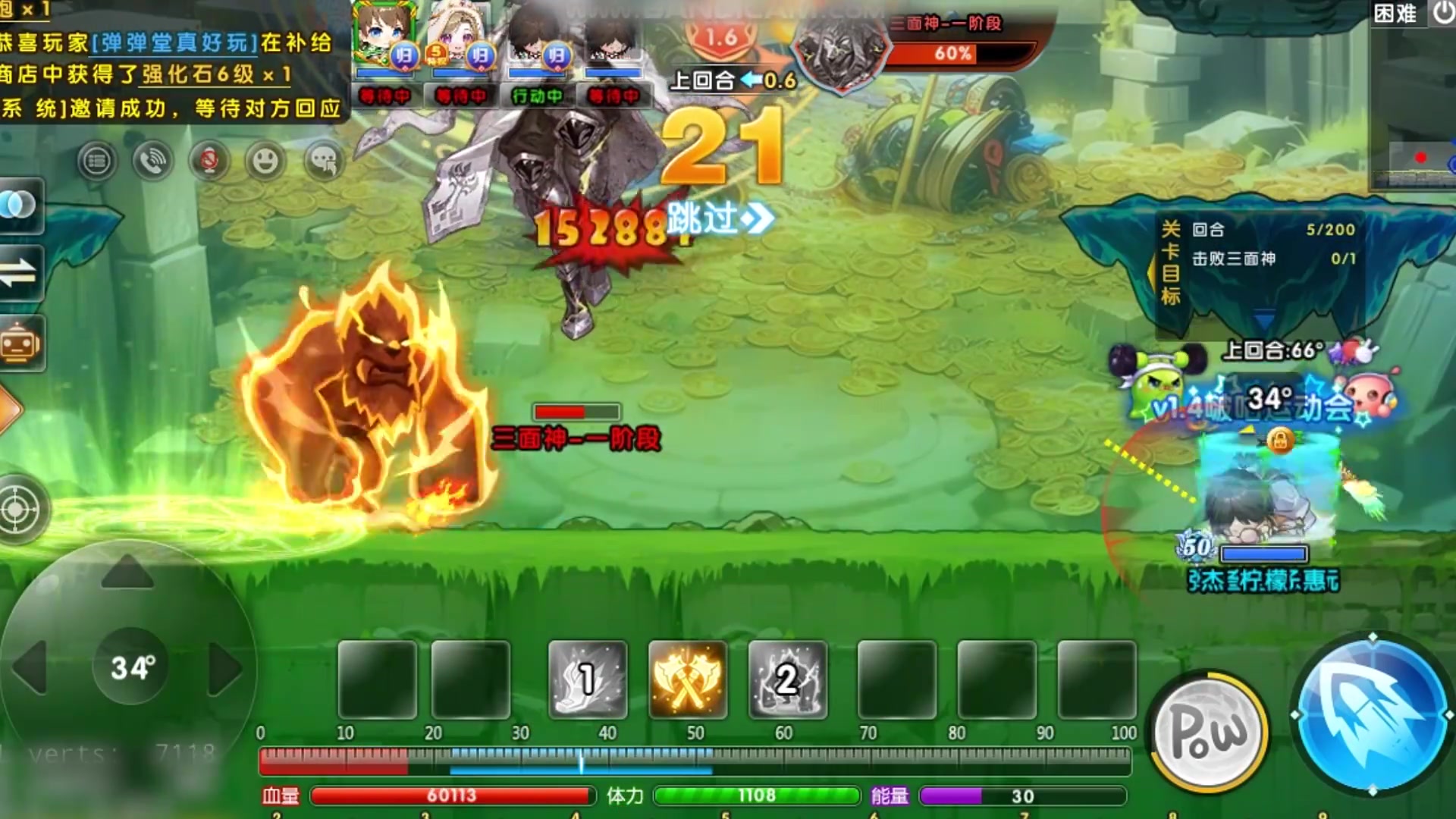Click the power button in the corner
This screenshot has height=819, width=1456.
pyautogui.click(x=1443, y=13)
